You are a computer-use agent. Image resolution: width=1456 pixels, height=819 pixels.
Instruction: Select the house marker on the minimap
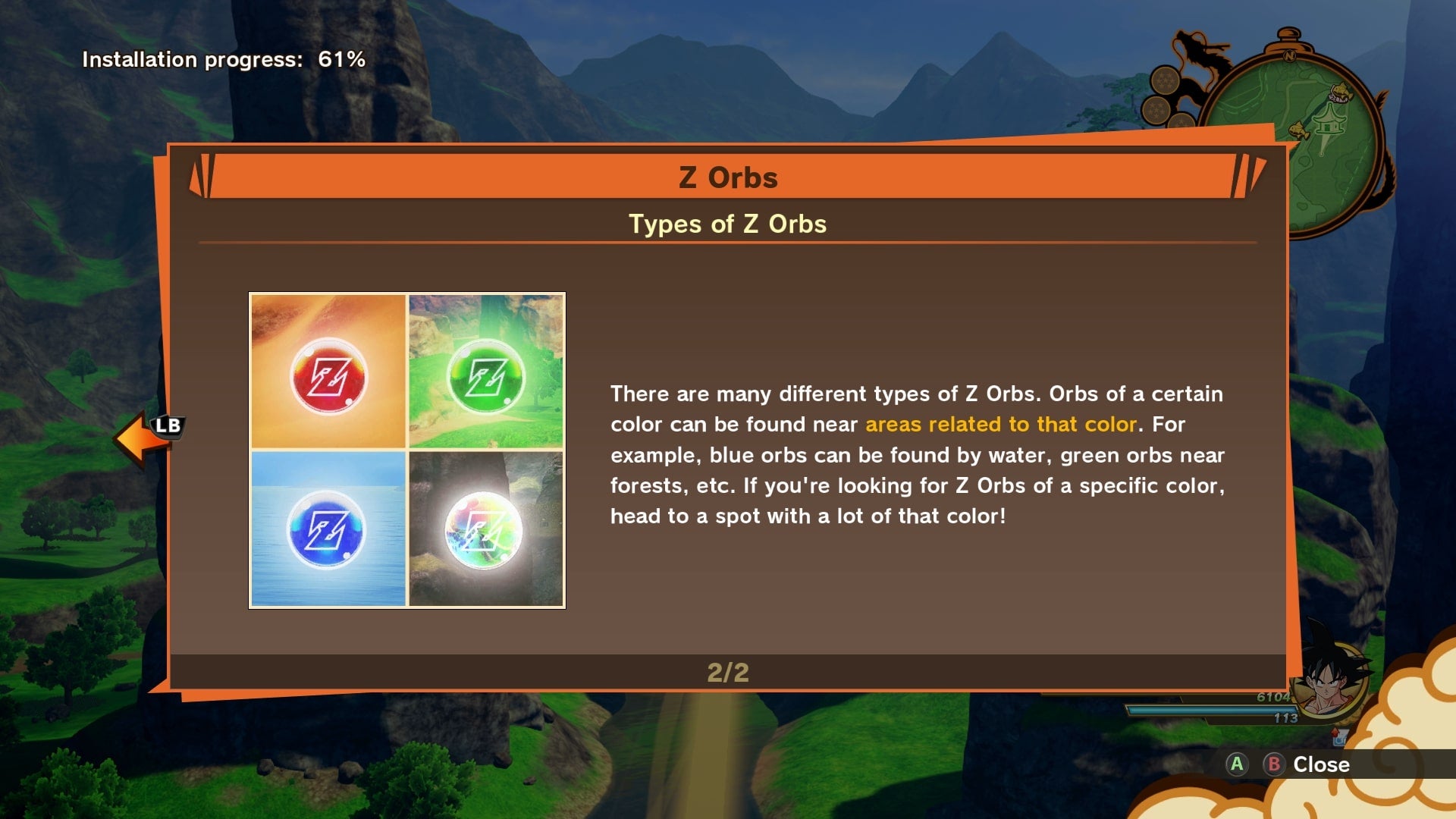click(1331, 122)
